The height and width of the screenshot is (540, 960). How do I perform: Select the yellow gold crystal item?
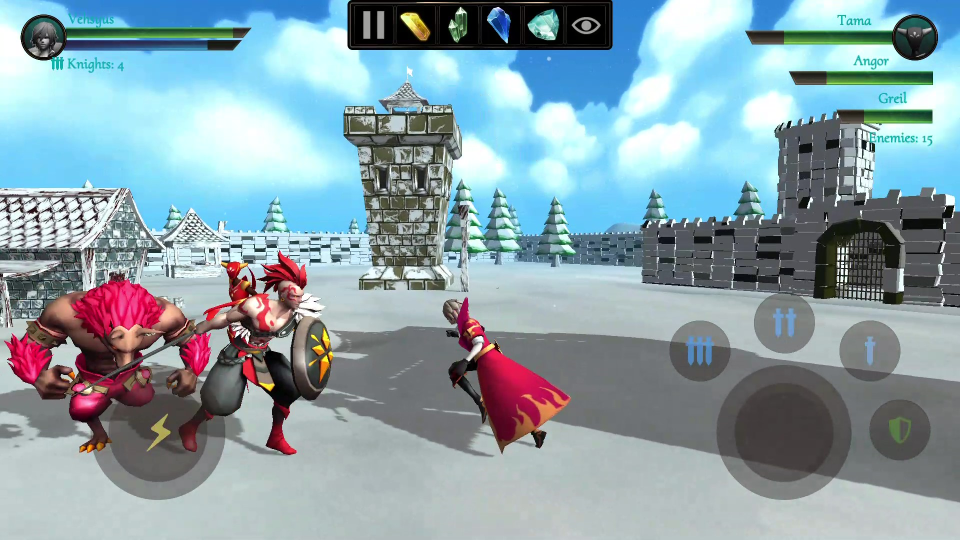point(415,25)
